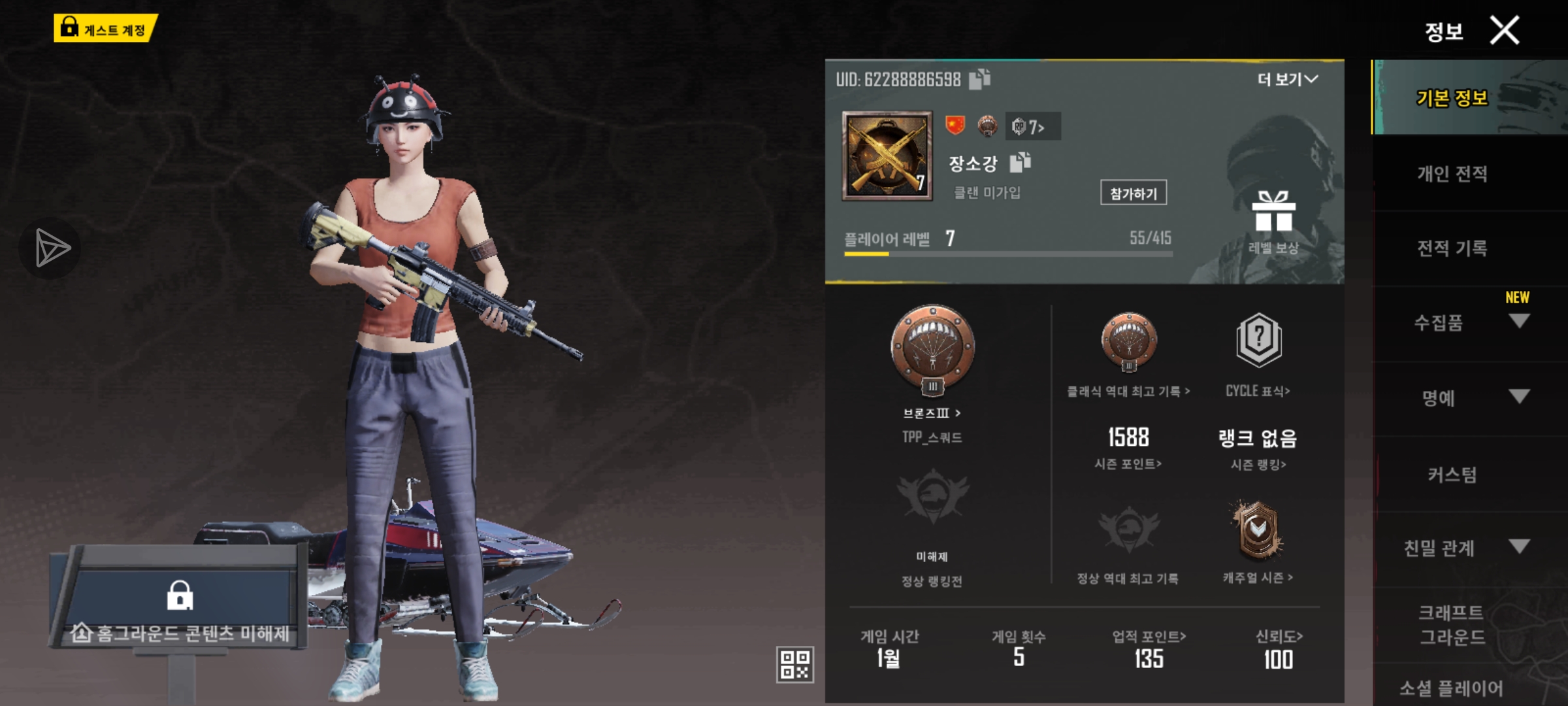Open the 크래프트 그라운드 tab
Viewport: 1568px width, 706px height.
[x=1452, y=624]
